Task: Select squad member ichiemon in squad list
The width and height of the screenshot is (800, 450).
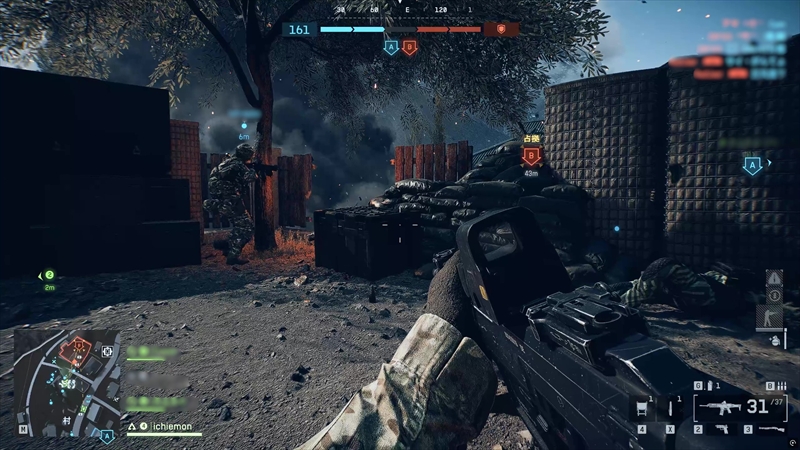Action: [164, 426]
